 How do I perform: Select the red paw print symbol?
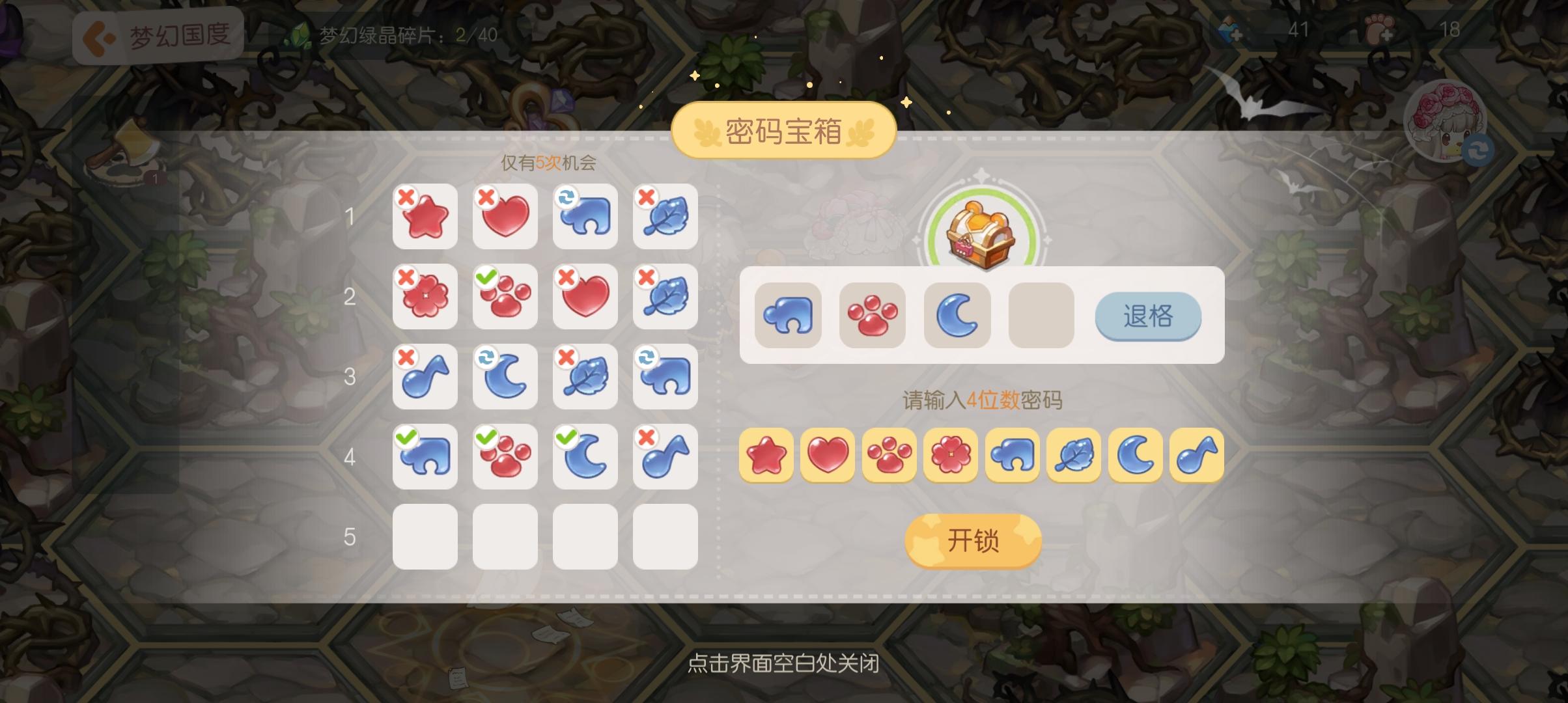click(x=889, y=456)
